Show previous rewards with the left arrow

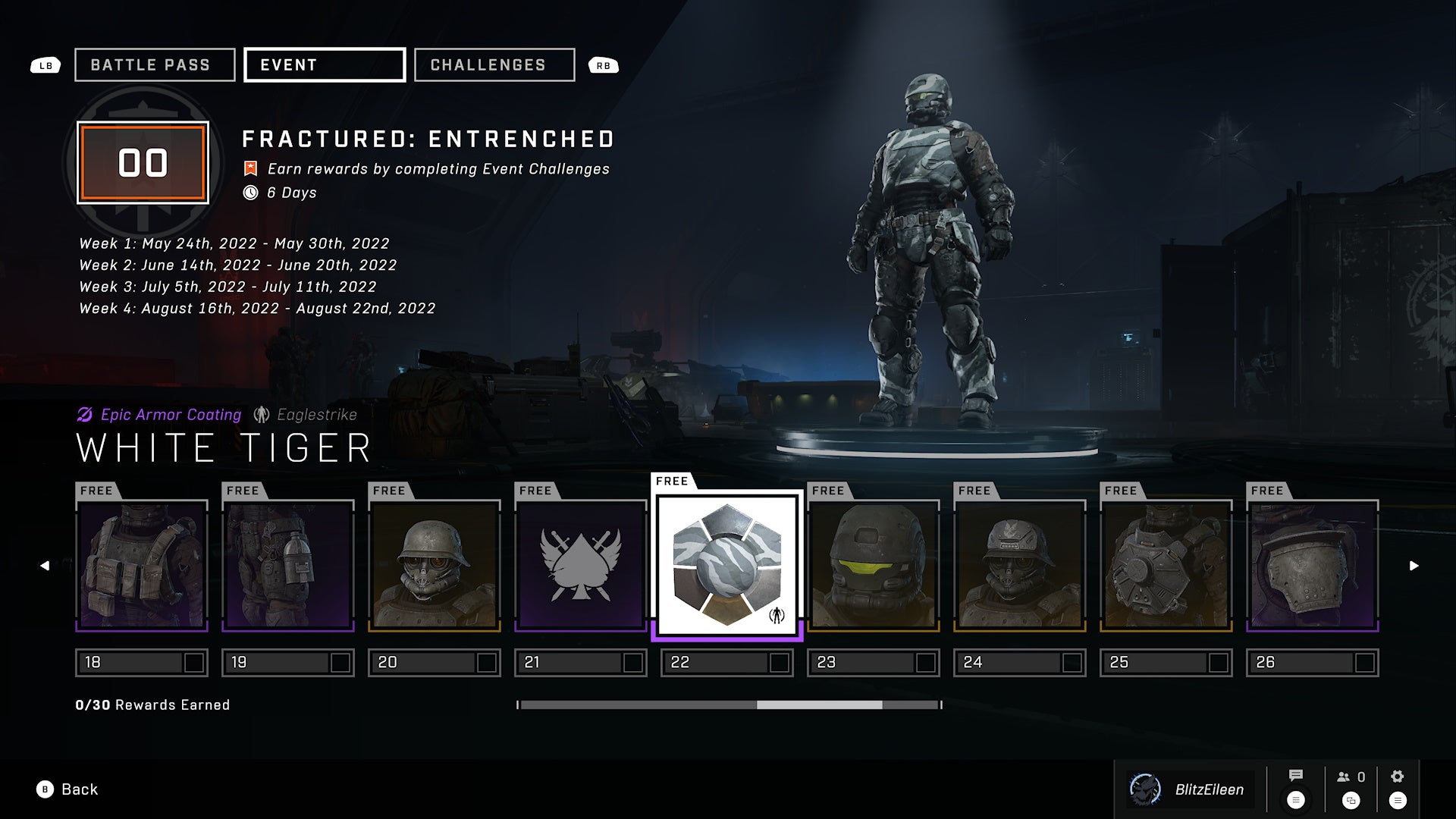click(45, 566)
